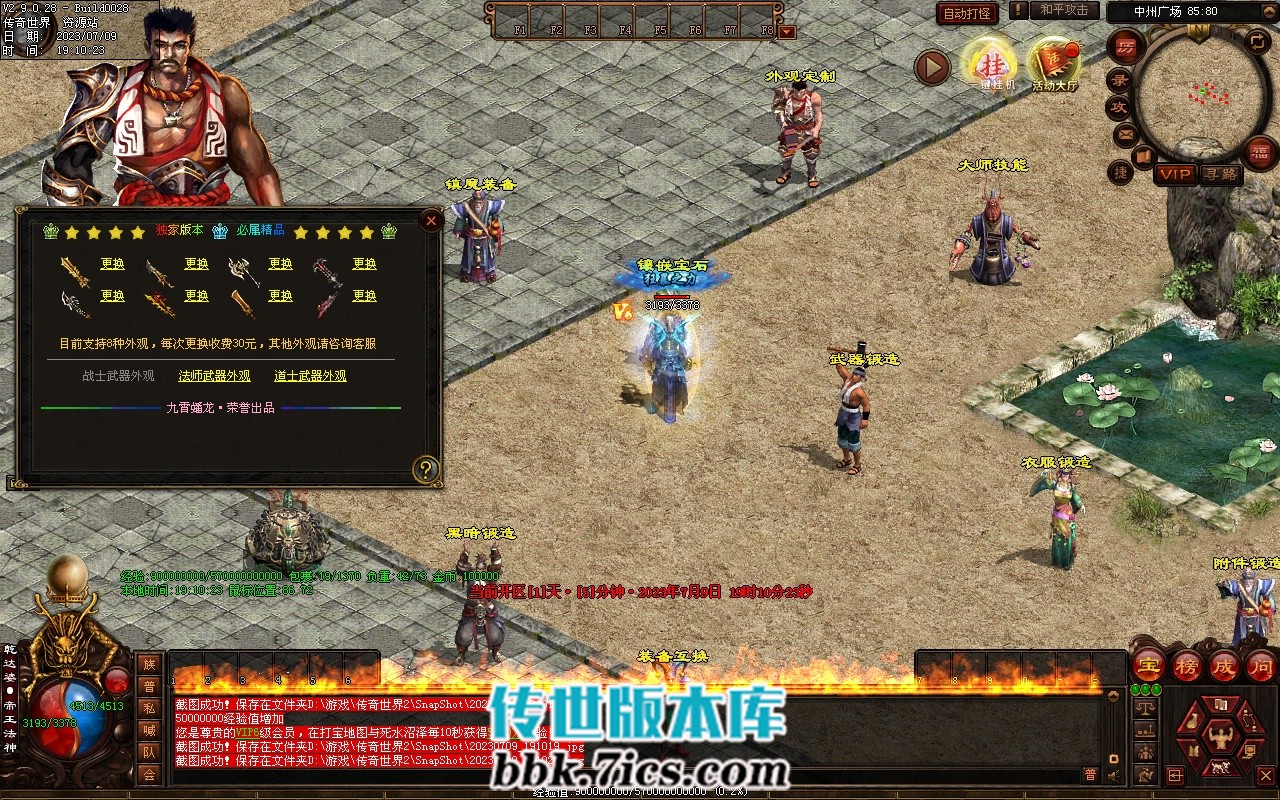Open the VIP panel
This screenshot has width=1280, height=800.
point(1175,174)
